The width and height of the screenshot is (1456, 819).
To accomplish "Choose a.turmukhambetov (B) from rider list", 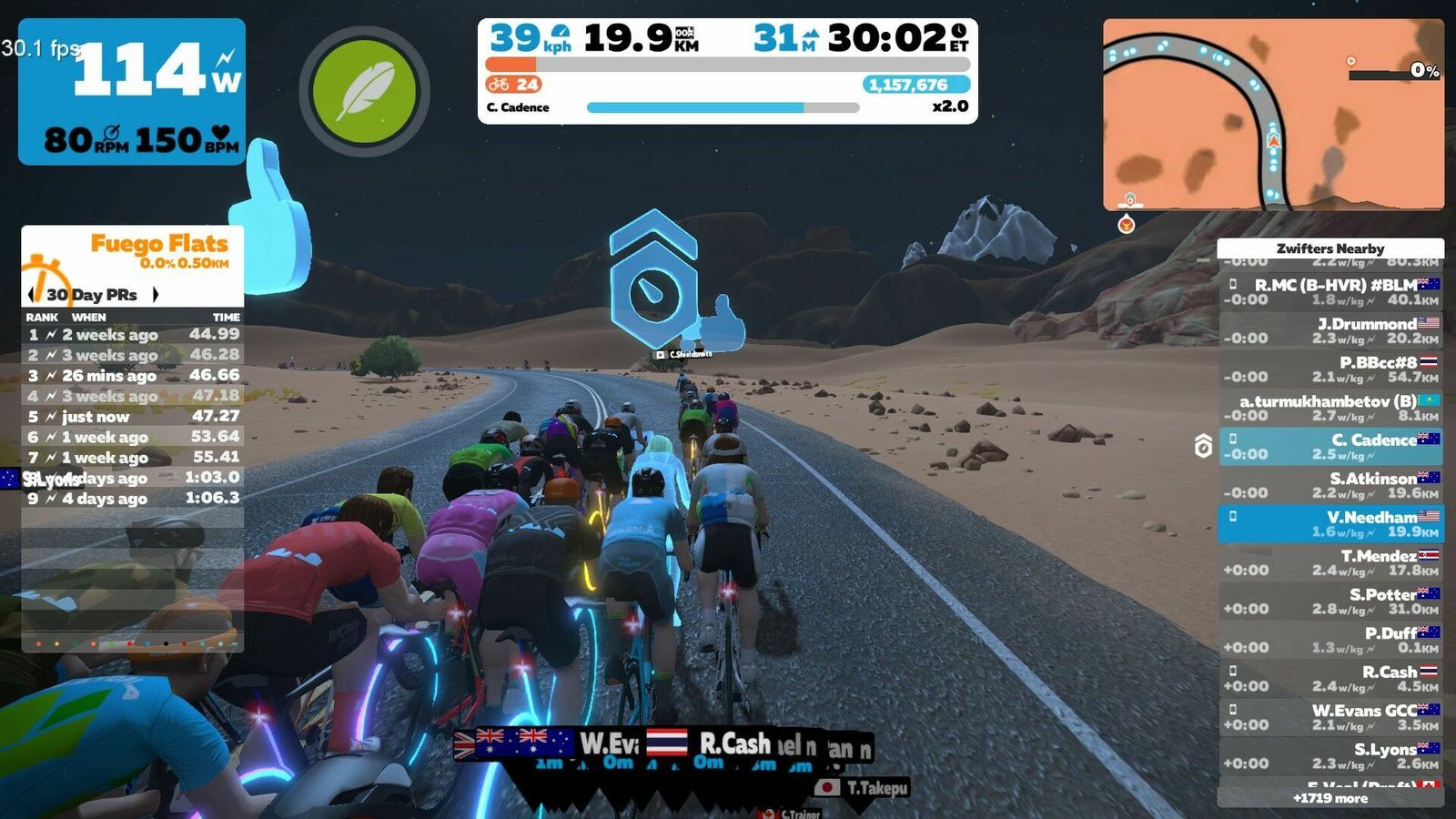I will coord(1330,408).
